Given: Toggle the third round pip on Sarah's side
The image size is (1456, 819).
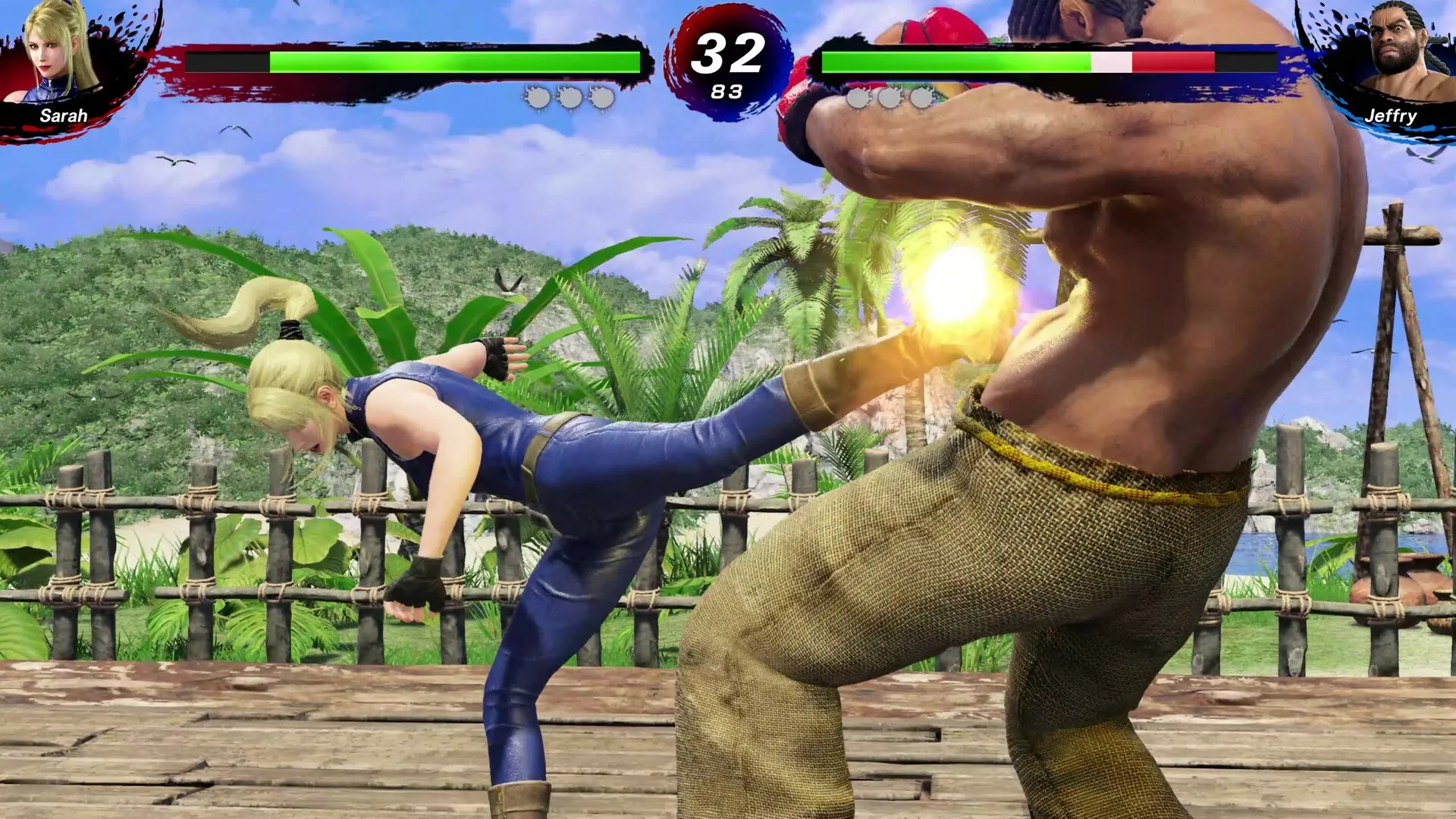Looking at the screenshot, I should (x=601, y=97).
